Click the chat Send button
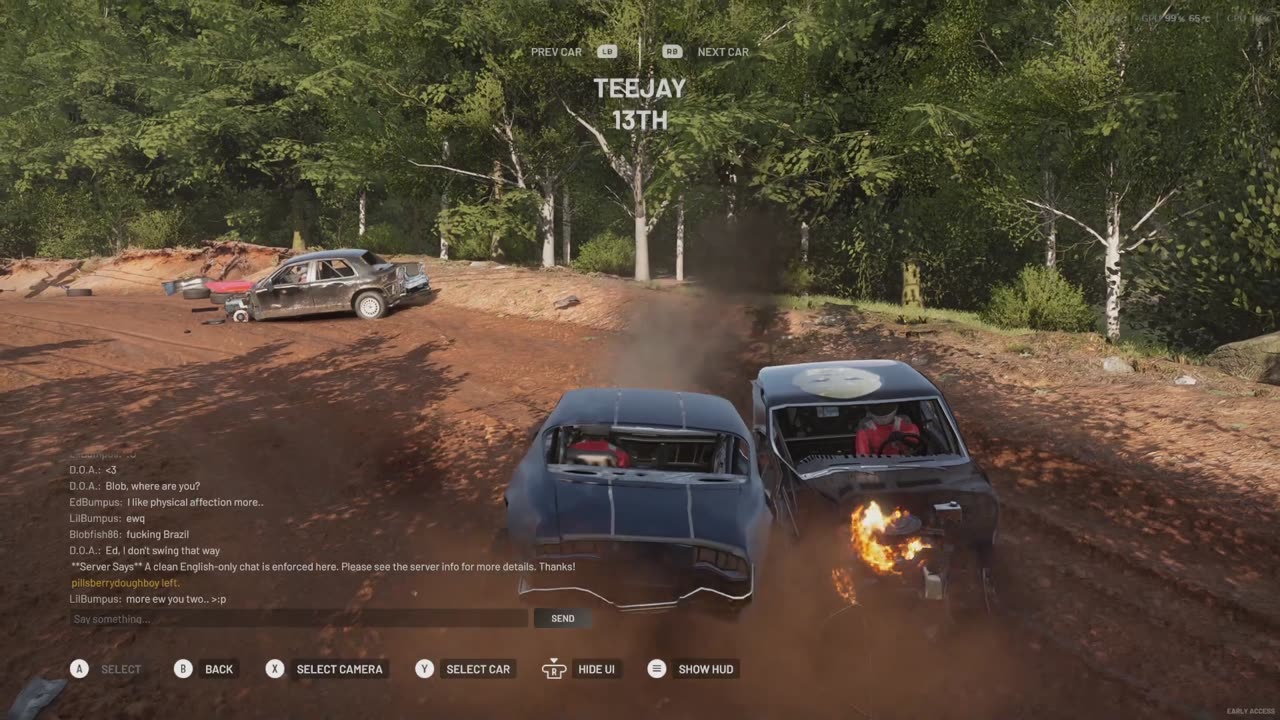Image resolution: width=1280 pixels, height=720 pixels. 562,618
